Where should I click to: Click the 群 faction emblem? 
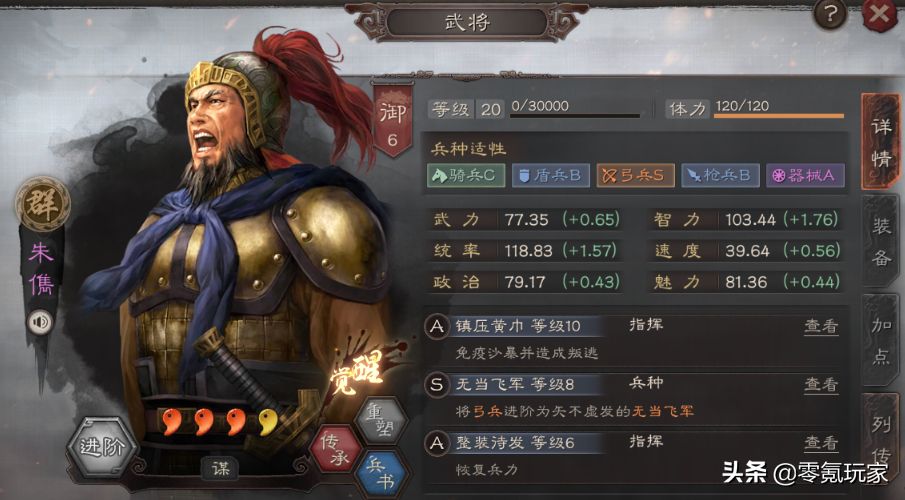tap(40, 205)
